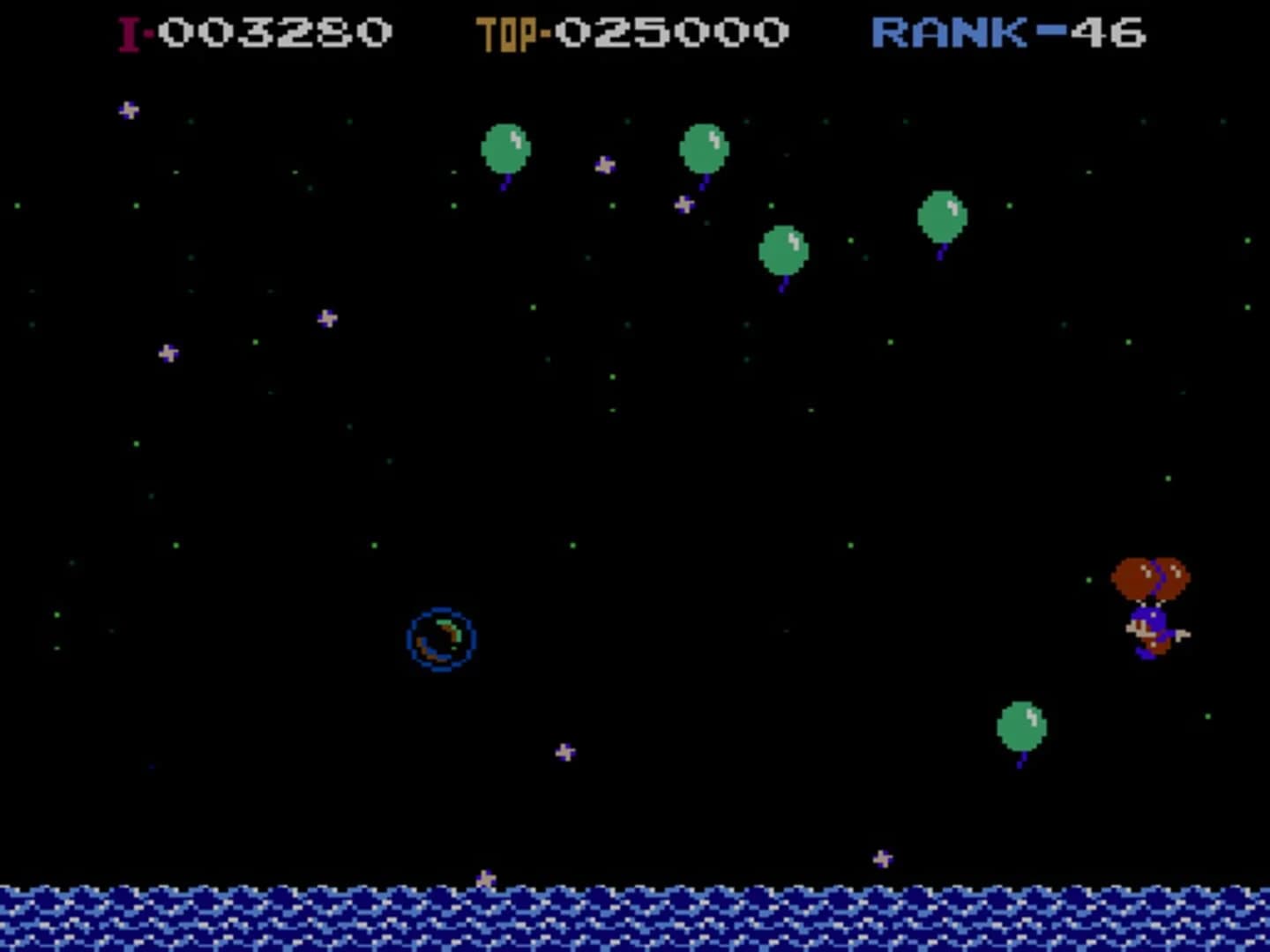The image size is (1270, 952).
Task: Select the lowest green balloon near the water
Action: click(1023, 727)
